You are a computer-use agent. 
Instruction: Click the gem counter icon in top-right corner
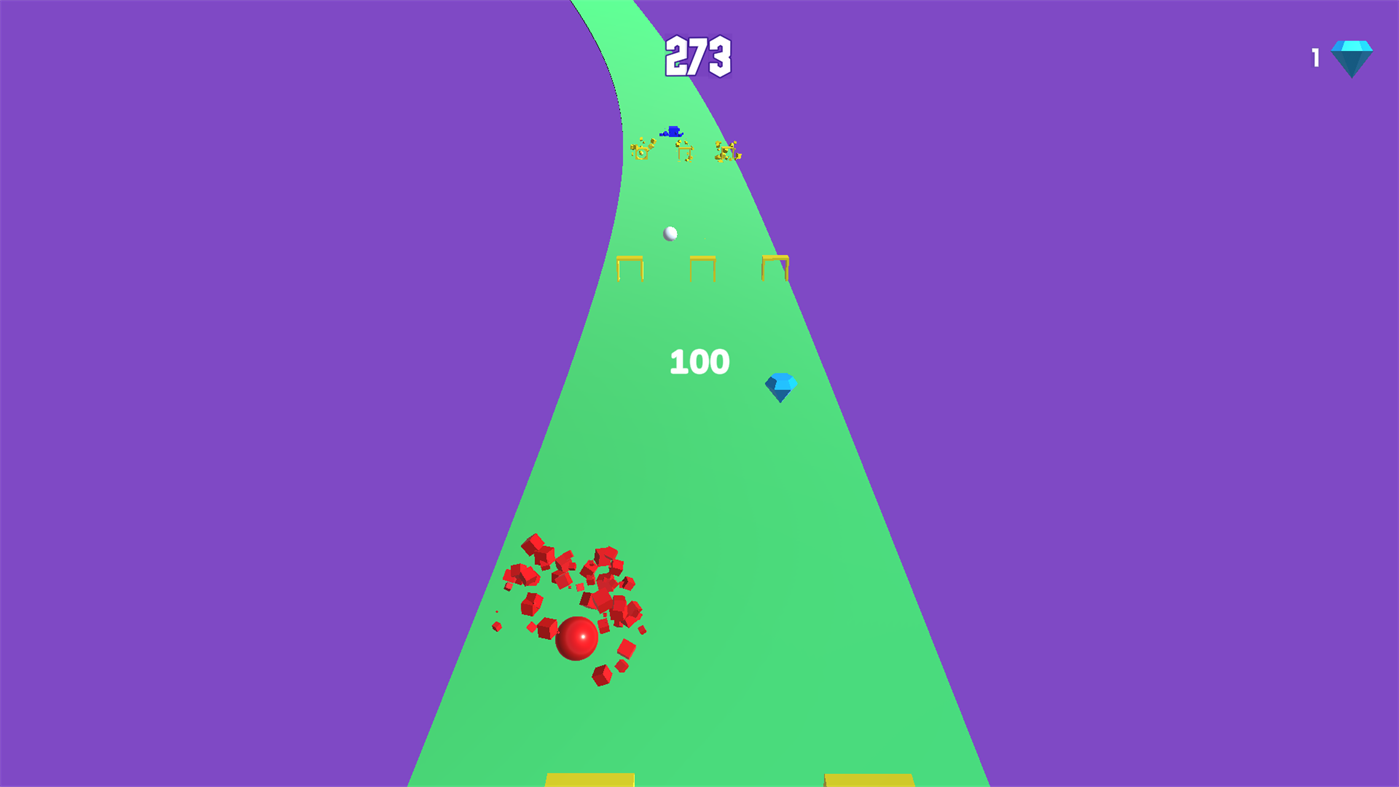coord(1350,57)
